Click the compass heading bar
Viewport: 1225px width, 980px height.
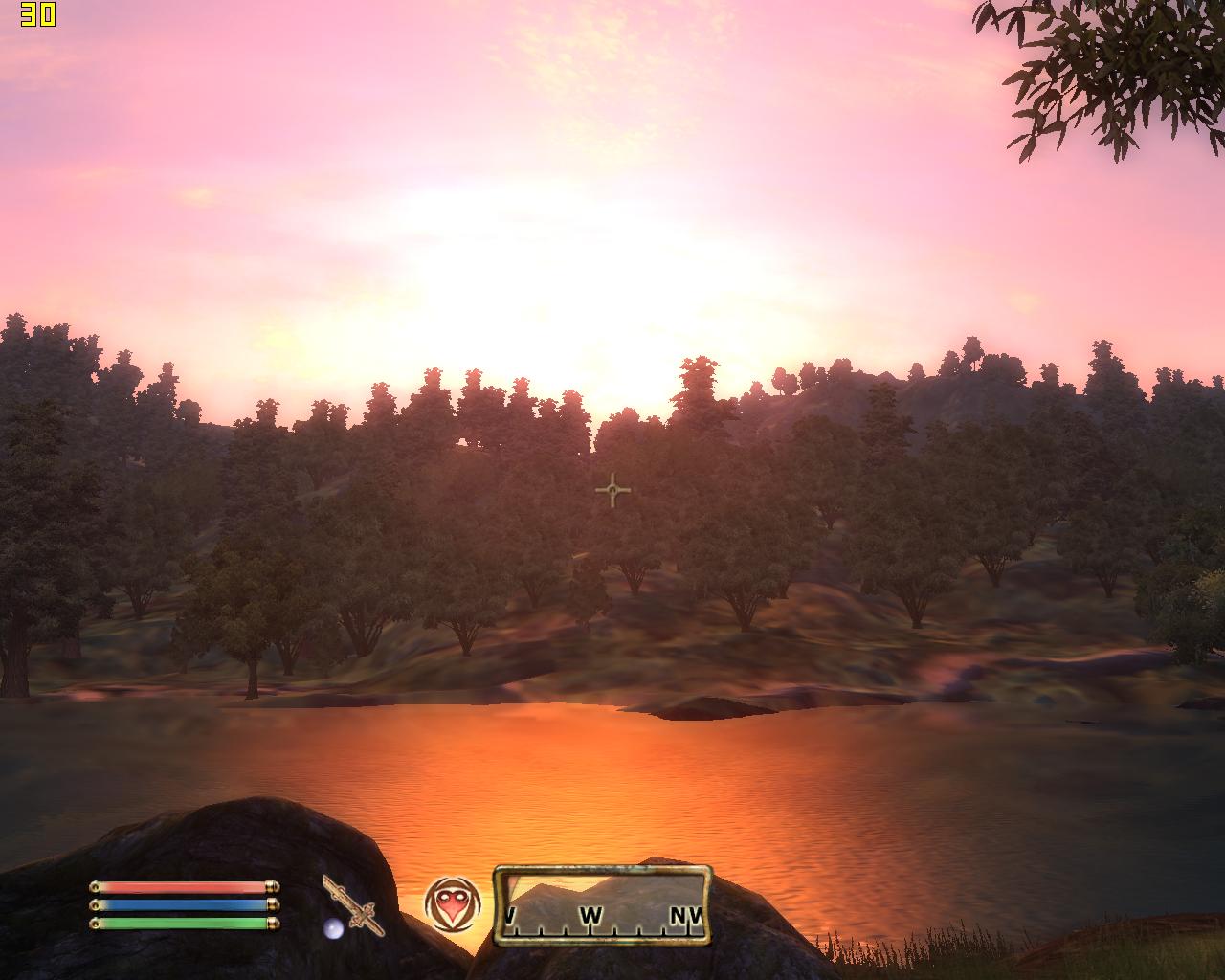pos(603,906)
